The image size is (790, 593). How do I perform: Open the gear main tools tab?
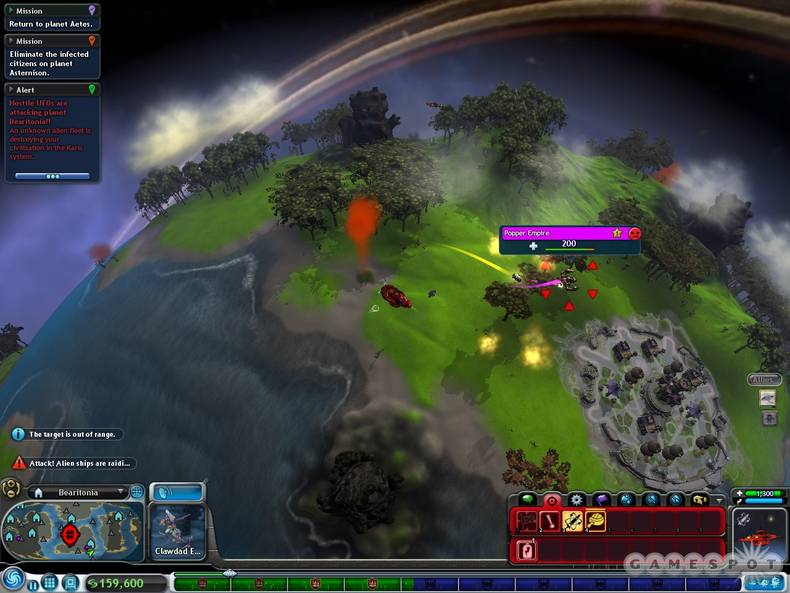coord(576,499)
